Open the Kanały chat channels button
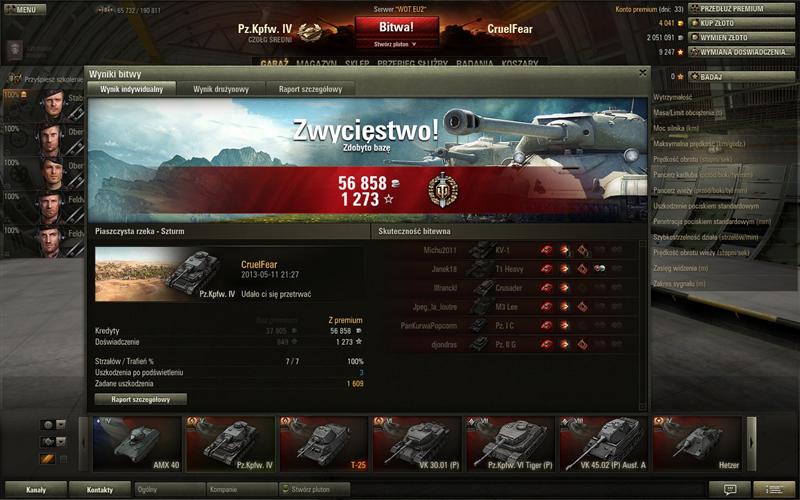The width and height of the screenshot is (800, 500). pos(36,490)
